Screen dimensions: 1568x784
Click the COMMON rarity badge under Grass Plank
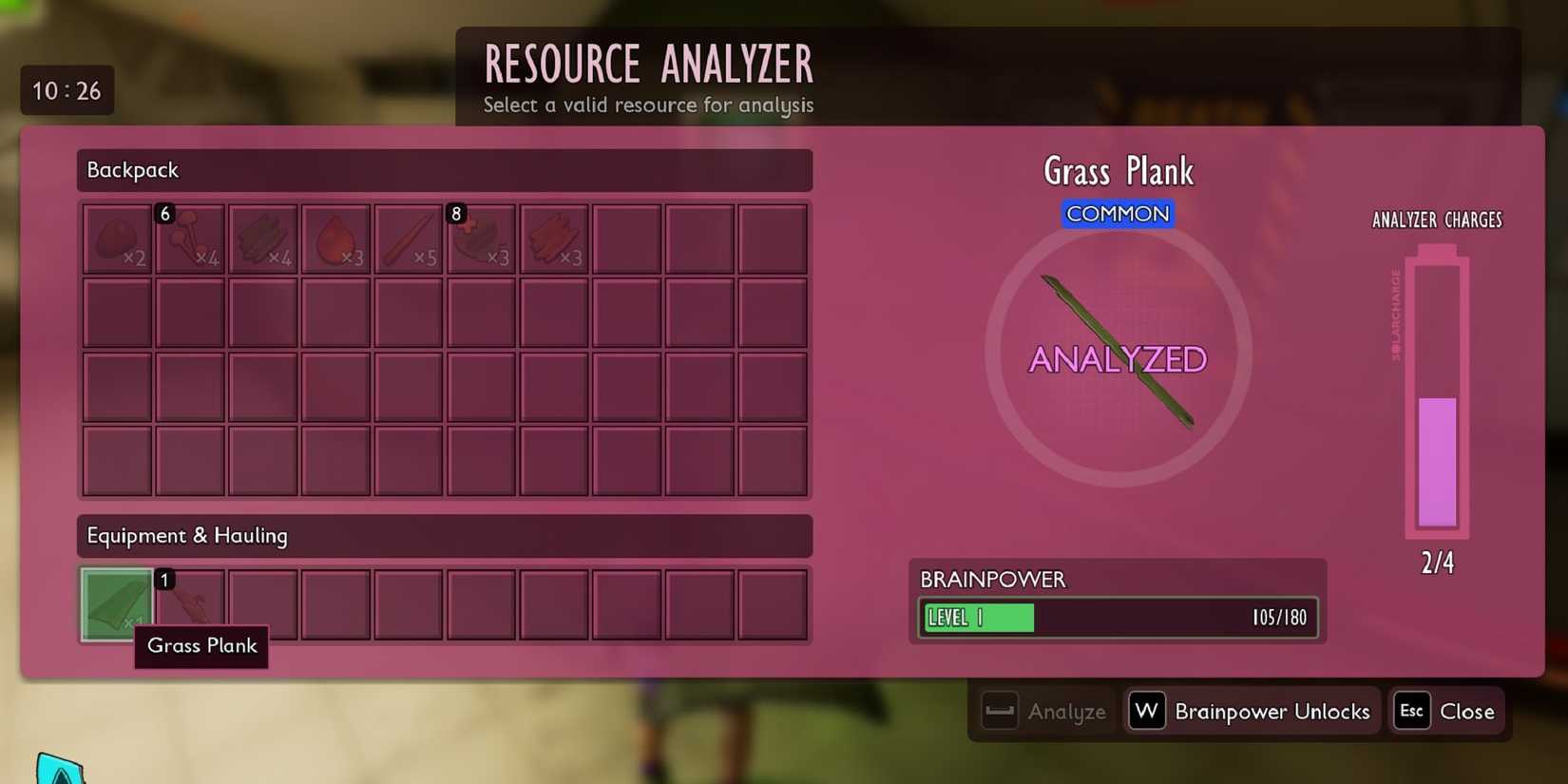[1118, 214]
